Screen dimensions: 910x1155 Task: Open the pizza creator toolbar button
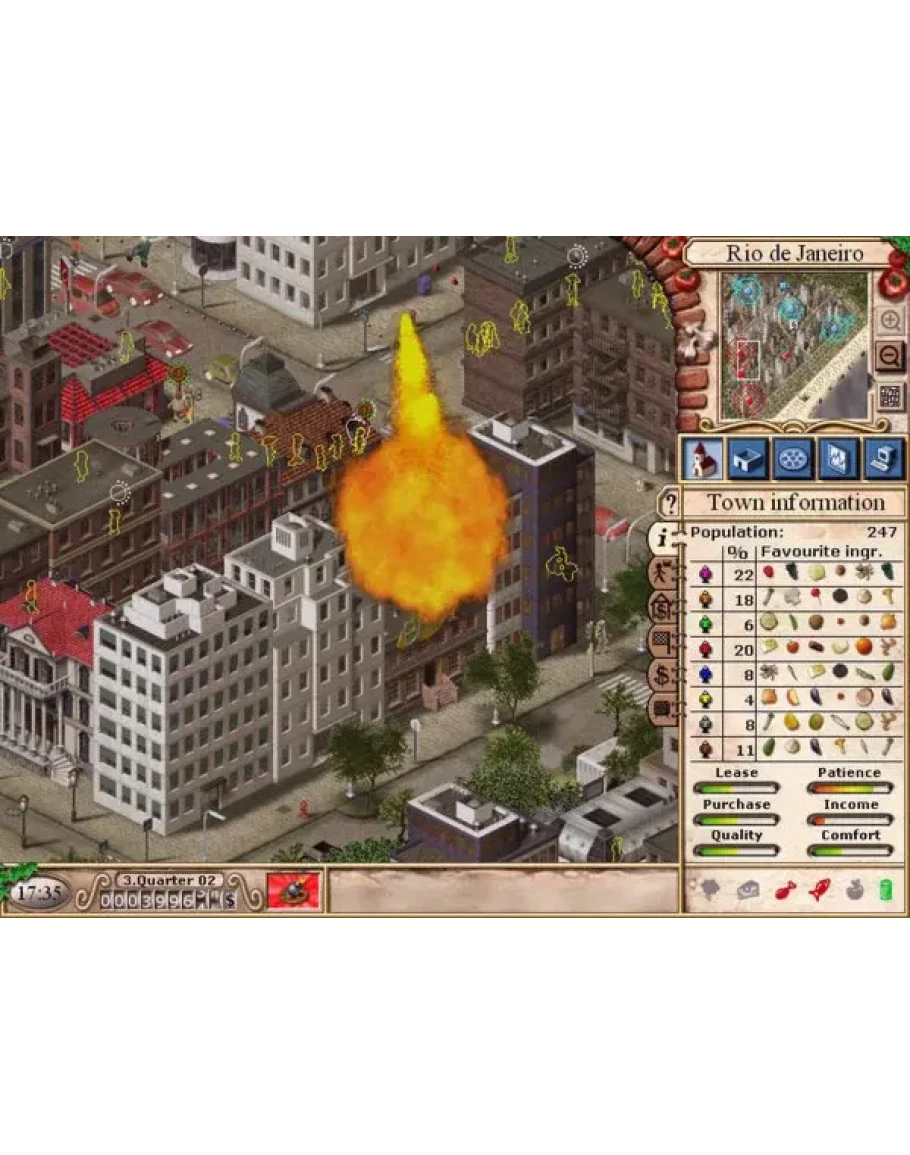[793, 459]
